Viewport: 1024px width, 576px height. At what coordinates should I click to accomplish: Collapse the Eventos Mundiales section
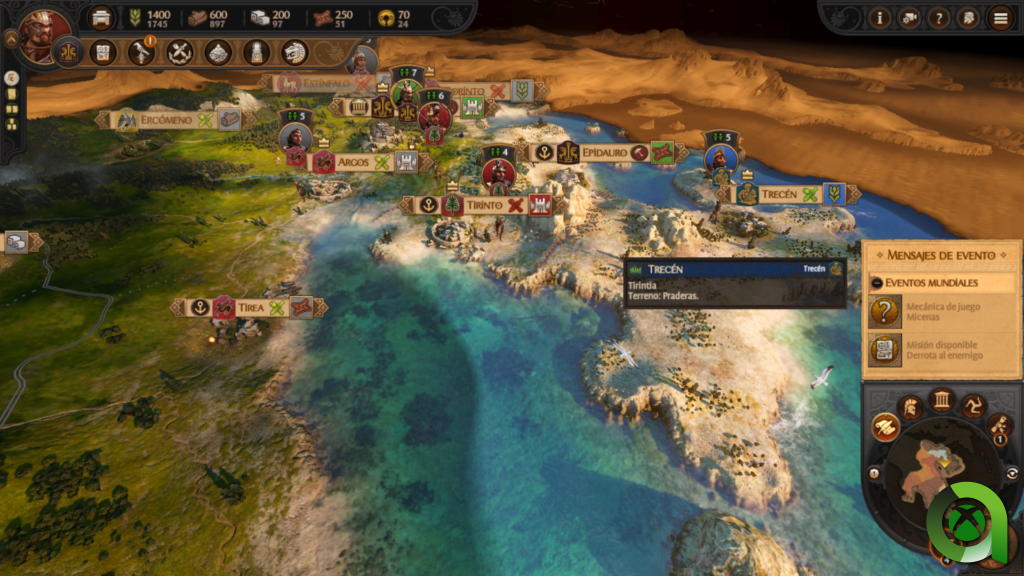[877, 283]
